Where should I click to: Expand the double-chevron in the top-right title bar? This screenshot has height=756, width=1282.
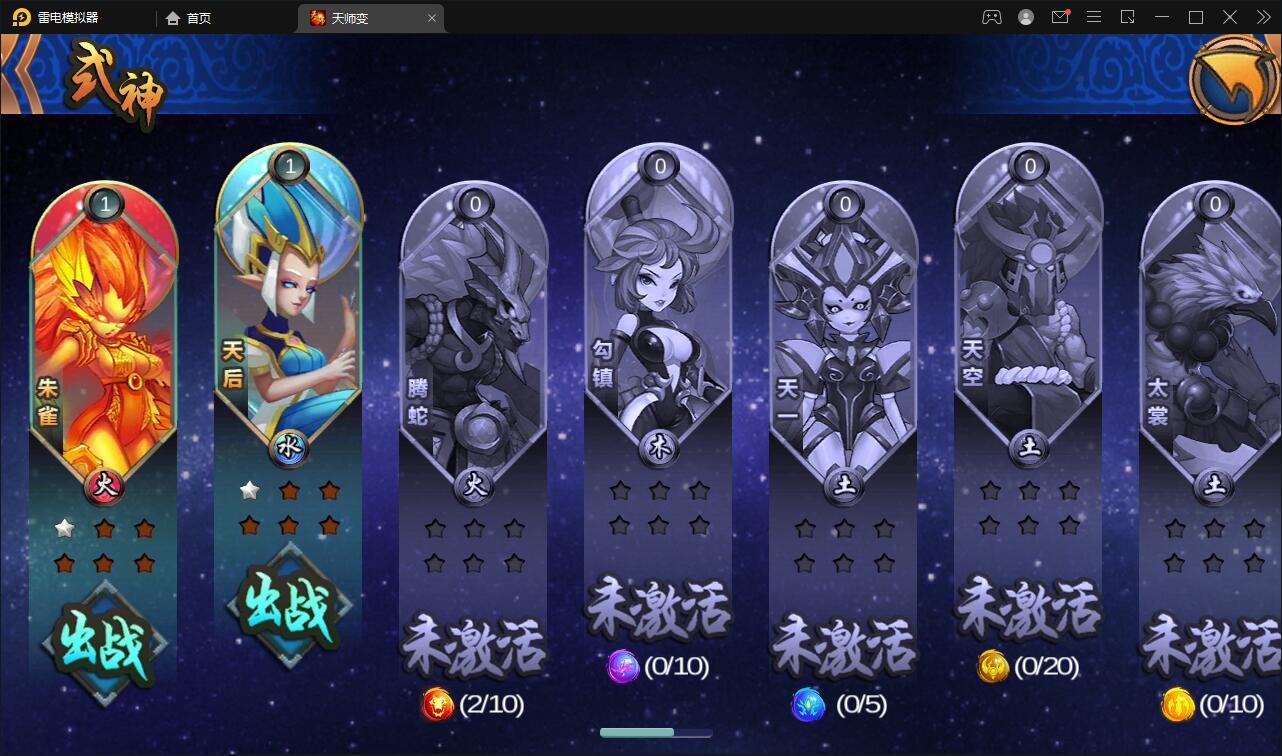click(x=1262, y=17)
